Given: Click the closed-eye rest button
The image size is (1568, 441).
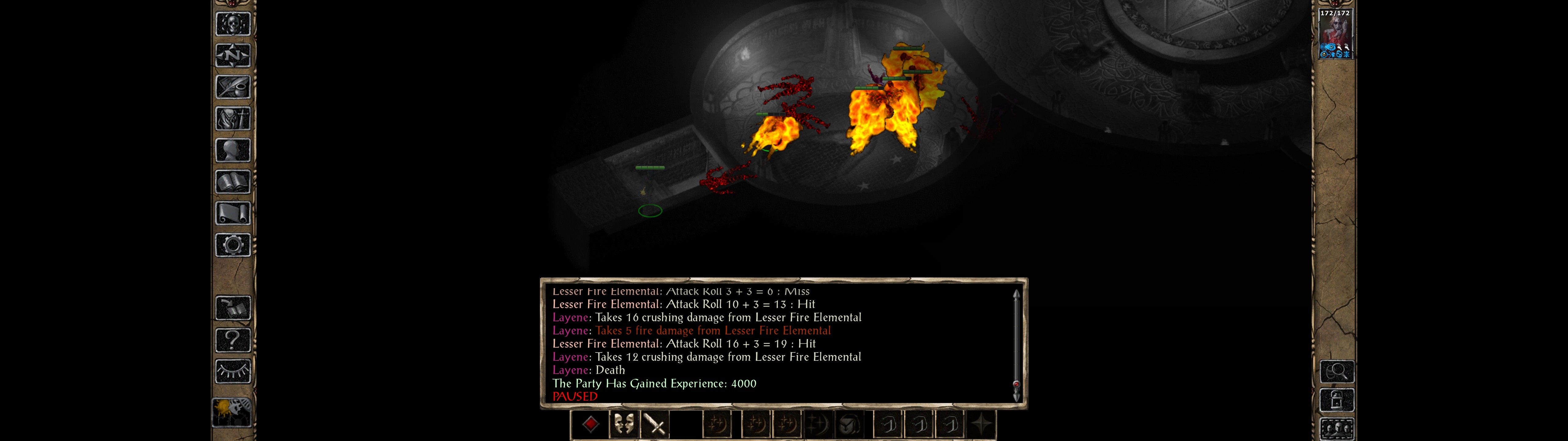Looking at the screenshot, I should tap(232, 371).
